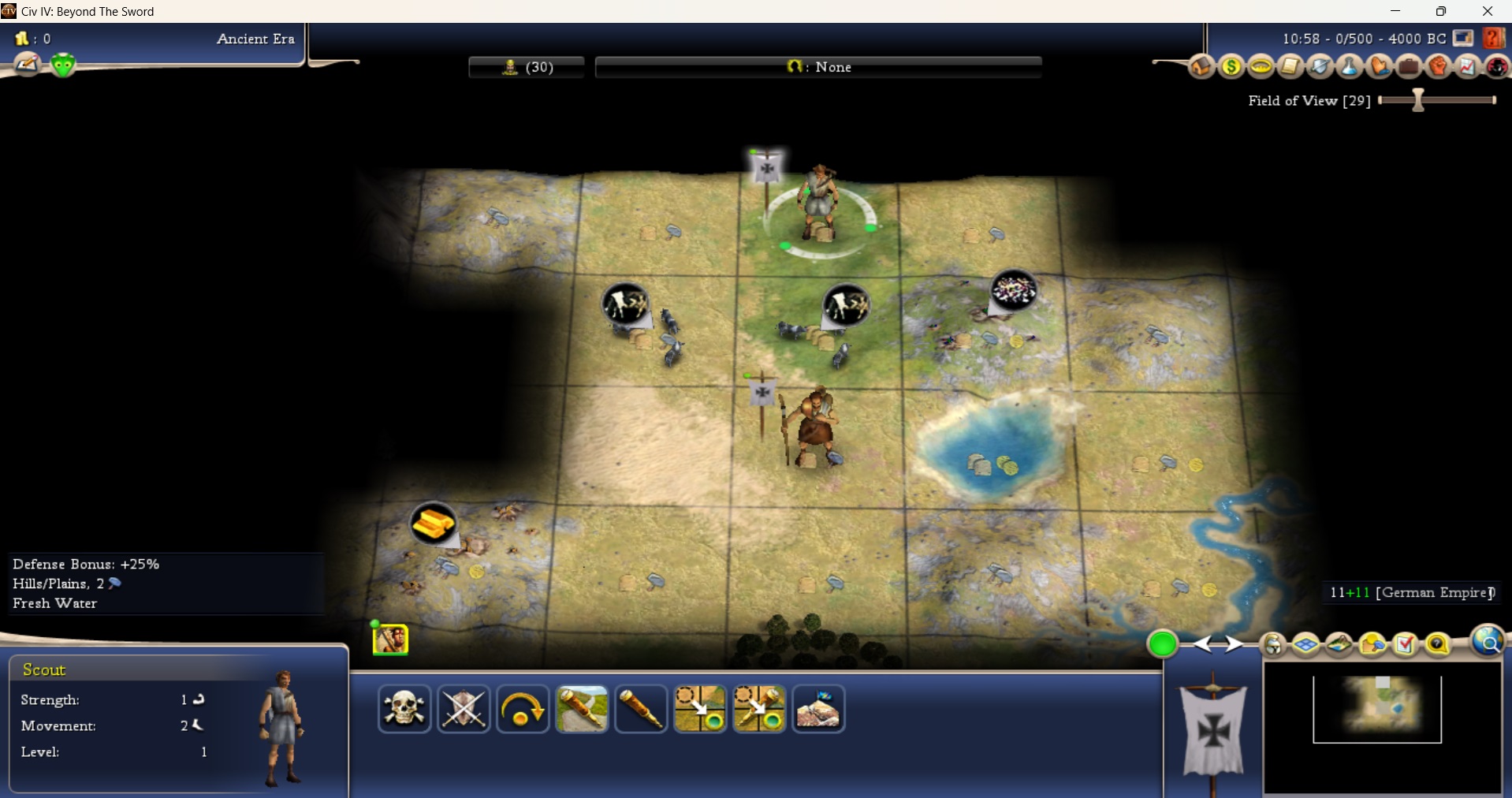Open the Civilopedia question mark book
Viewport: 1512px width, 798px height.
click(x=1492, y=38)
